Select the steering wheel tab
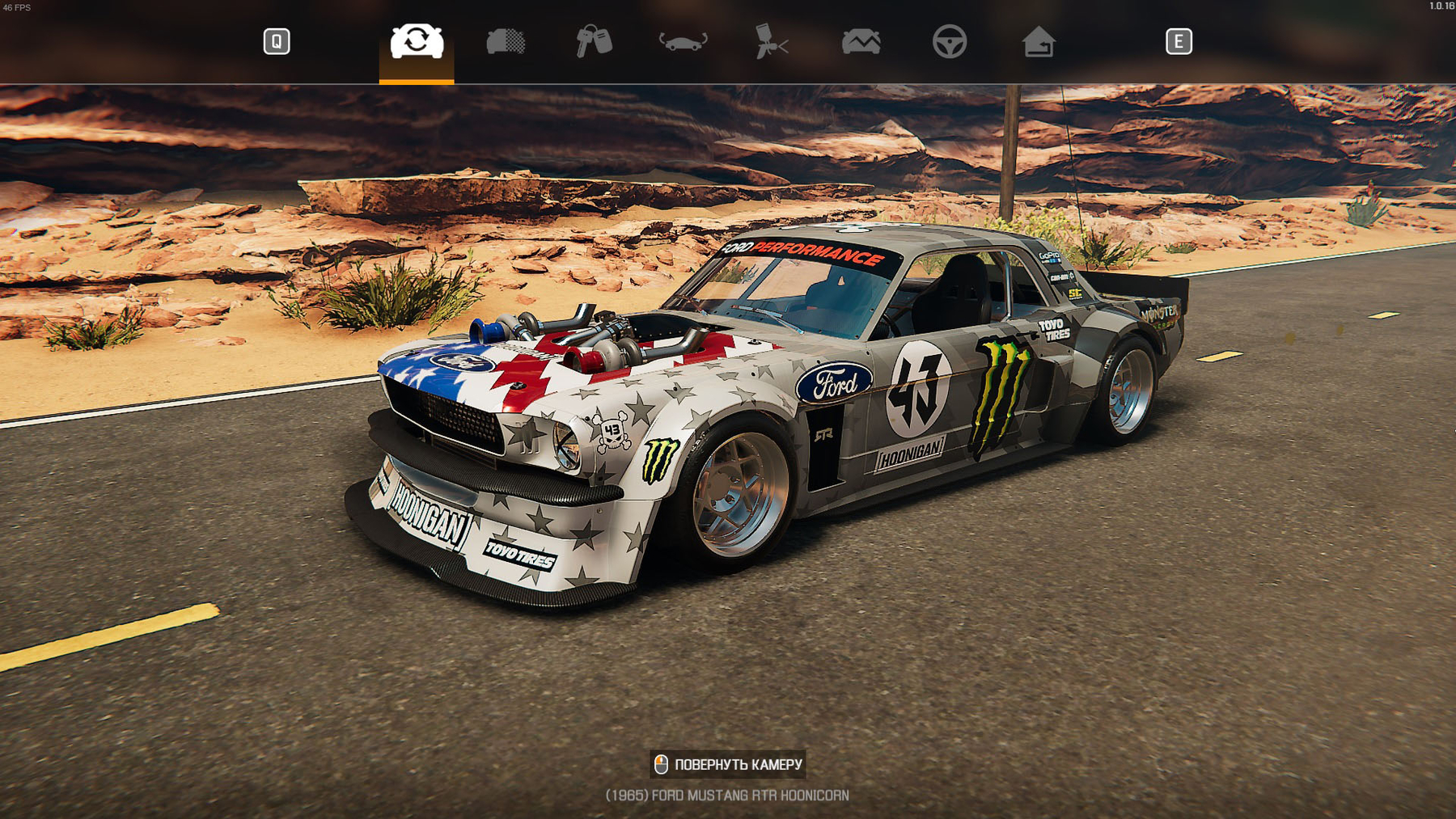The width and height of the screenshot is (1456, 819). tap(950, 41)
